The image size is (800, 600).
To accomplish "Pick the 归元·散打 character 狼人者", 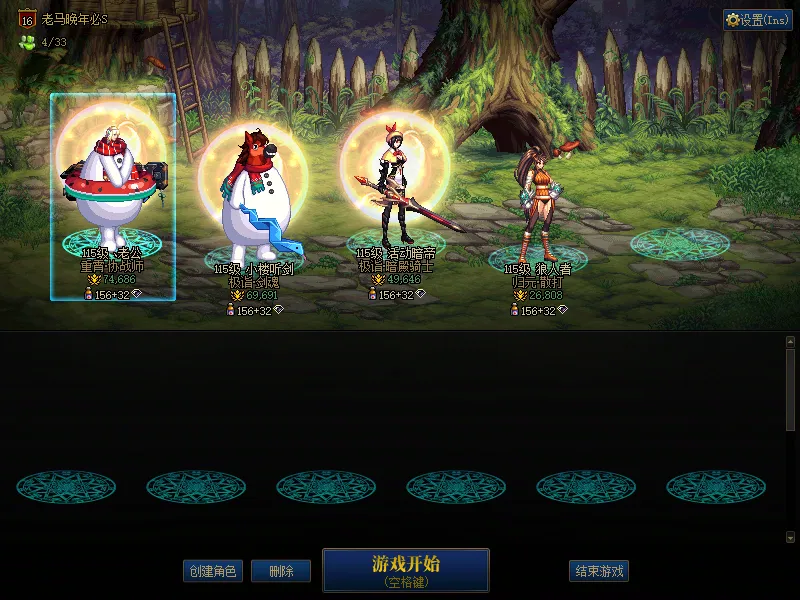I will click(536, 205).
